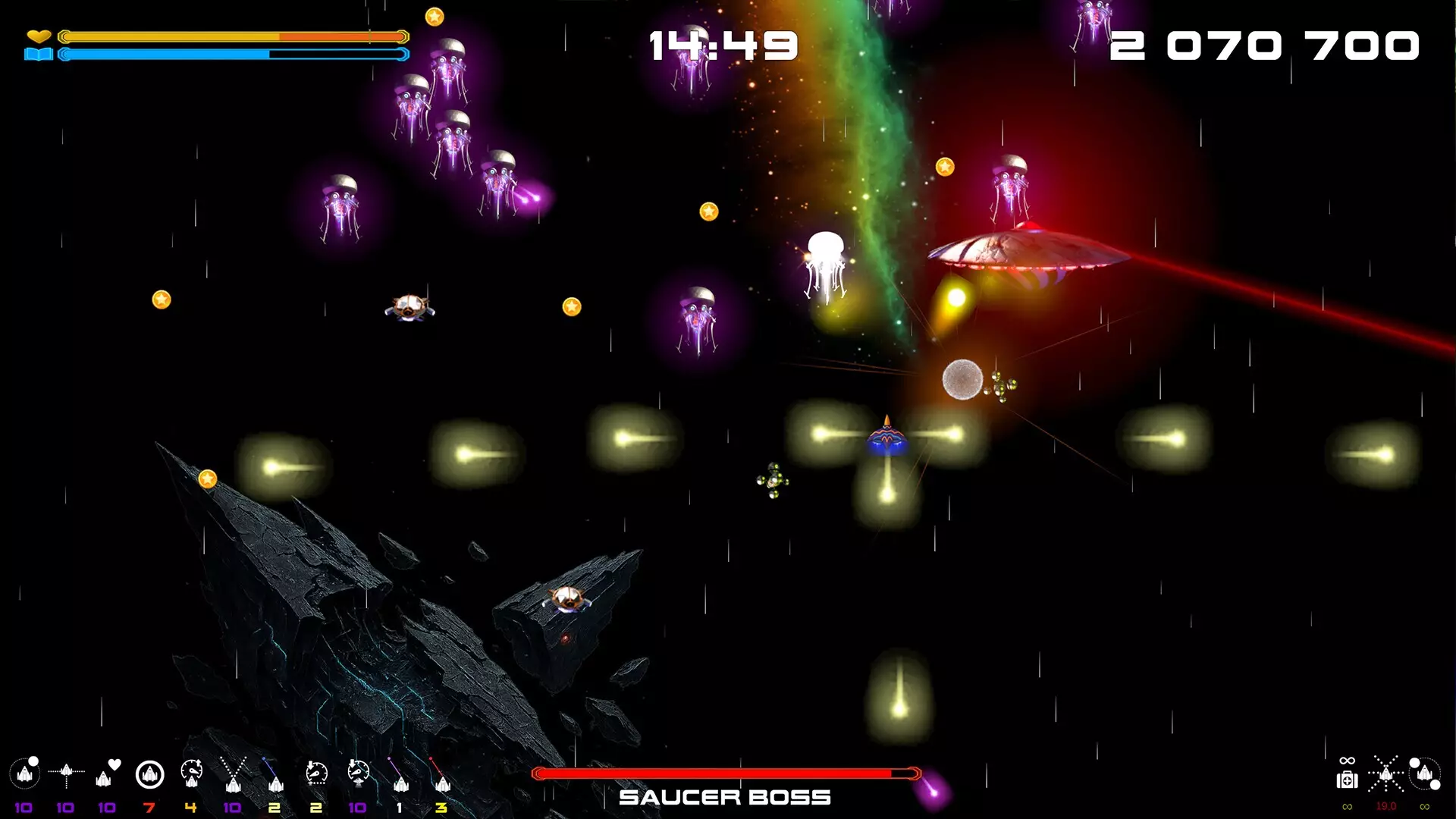This screenshot has width=1456, height=819.
Task: Choose the purple laser line ship icon
Action: tap(400, 774)
